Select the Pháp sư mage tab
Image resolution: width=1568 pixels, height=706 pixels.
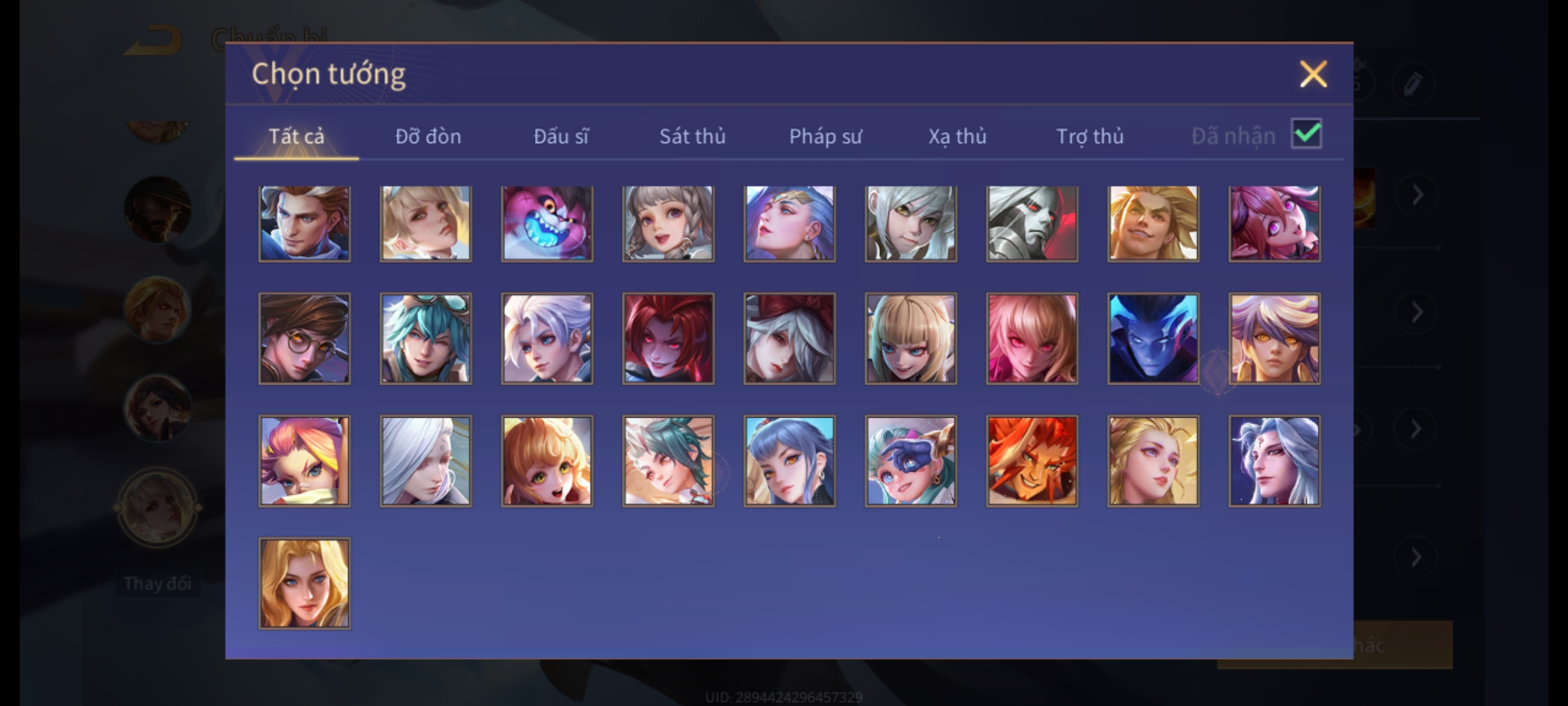coord(825,136)
